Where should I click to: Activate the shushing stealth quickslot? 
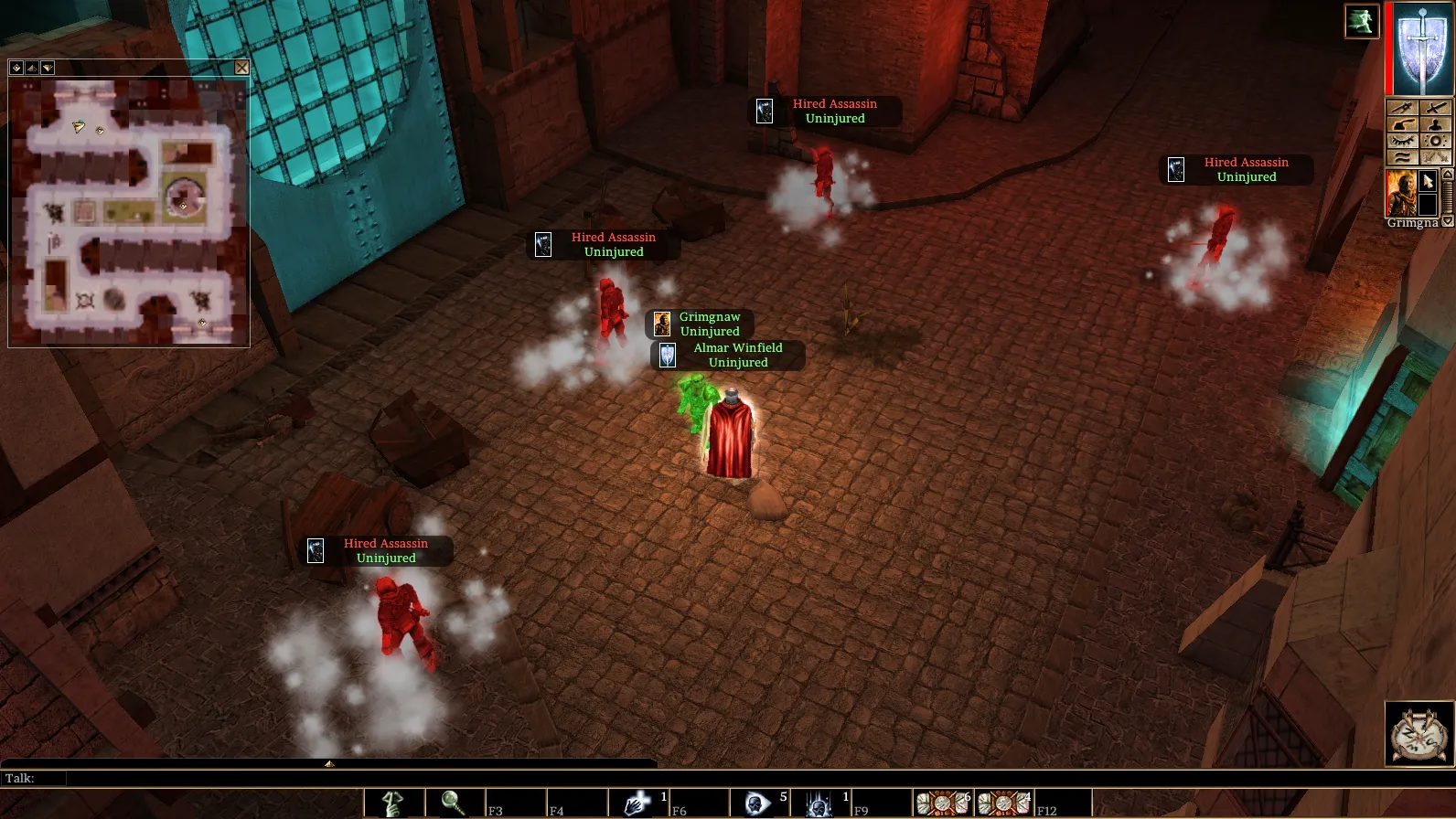pyautogui.click(x=393, y=803)
